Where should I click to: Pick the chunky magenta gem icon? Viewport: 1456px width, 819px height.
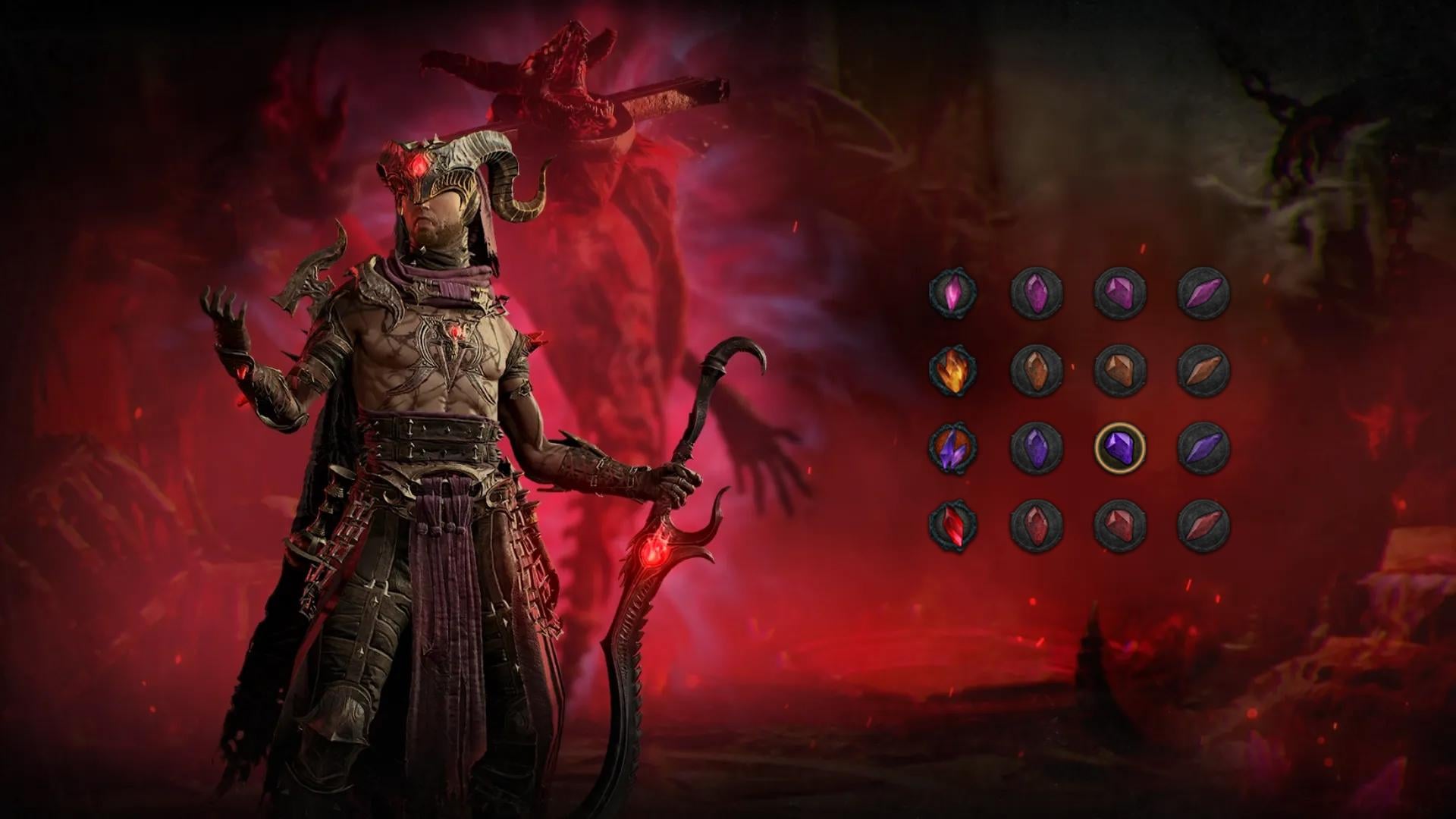click(1120, 293)
